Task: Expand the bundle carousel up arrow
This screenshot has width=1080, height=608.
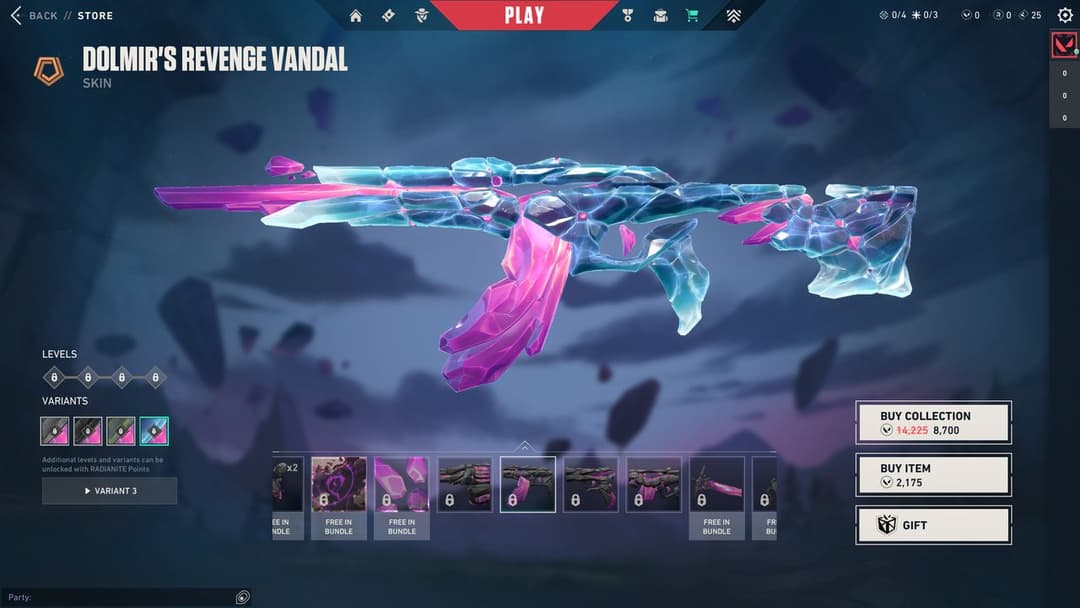Action: 524,446
